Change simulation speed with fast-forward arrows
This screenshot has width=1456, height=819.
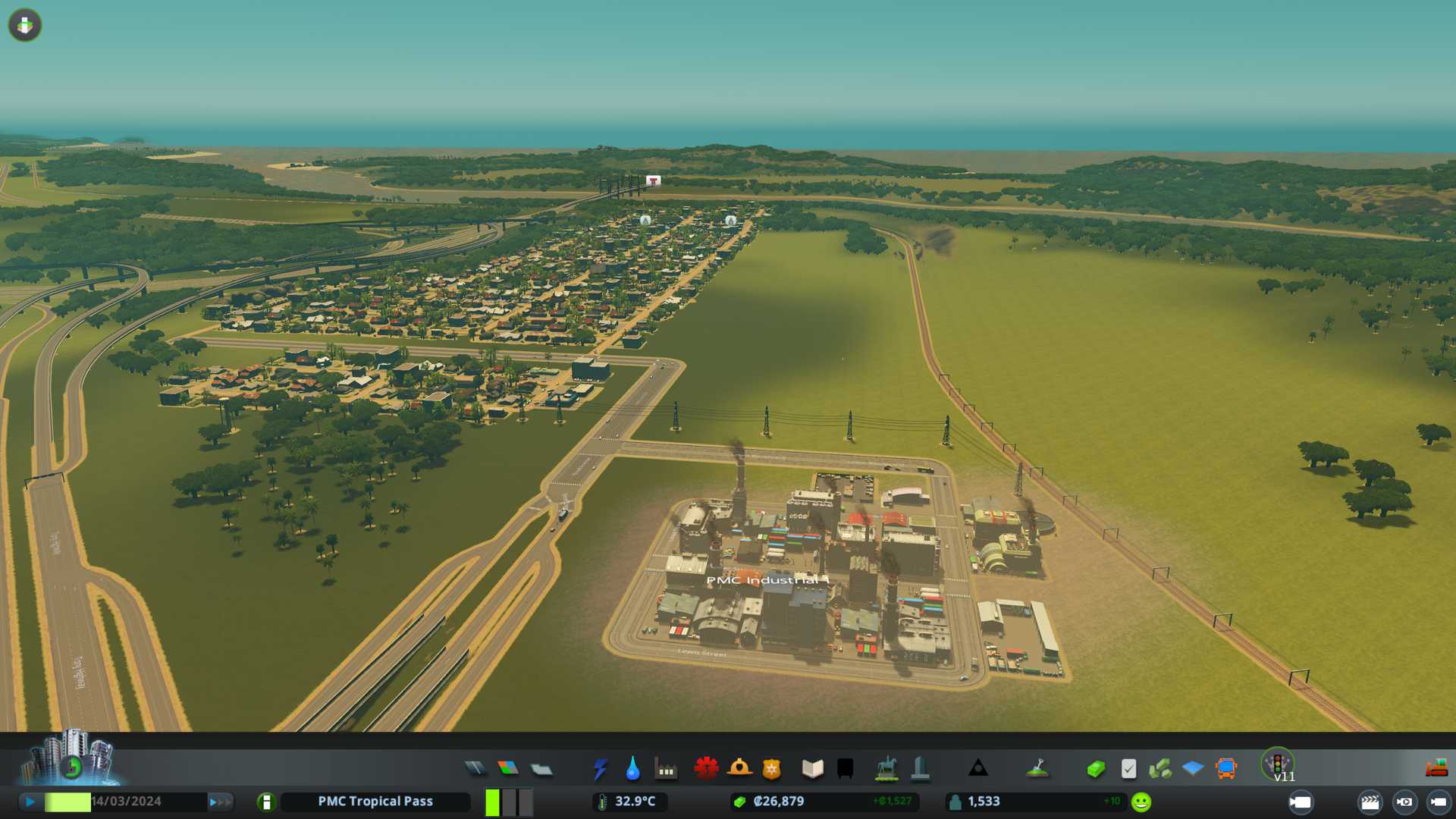(x=220, y=802)
